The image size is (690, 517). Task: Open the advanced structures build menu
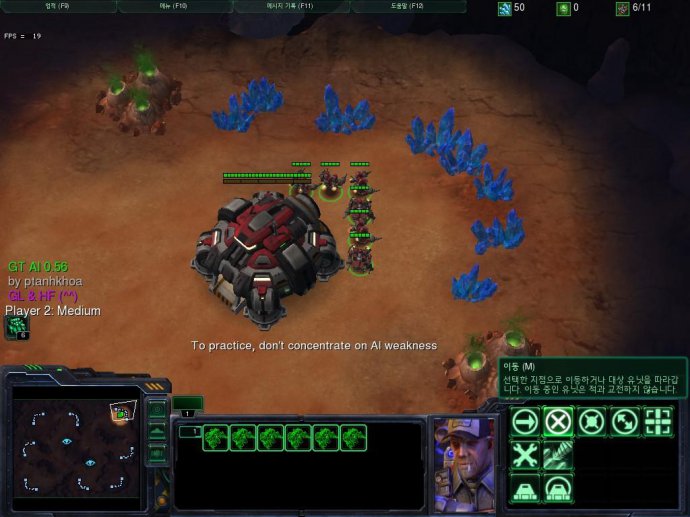tap(558, 488)
